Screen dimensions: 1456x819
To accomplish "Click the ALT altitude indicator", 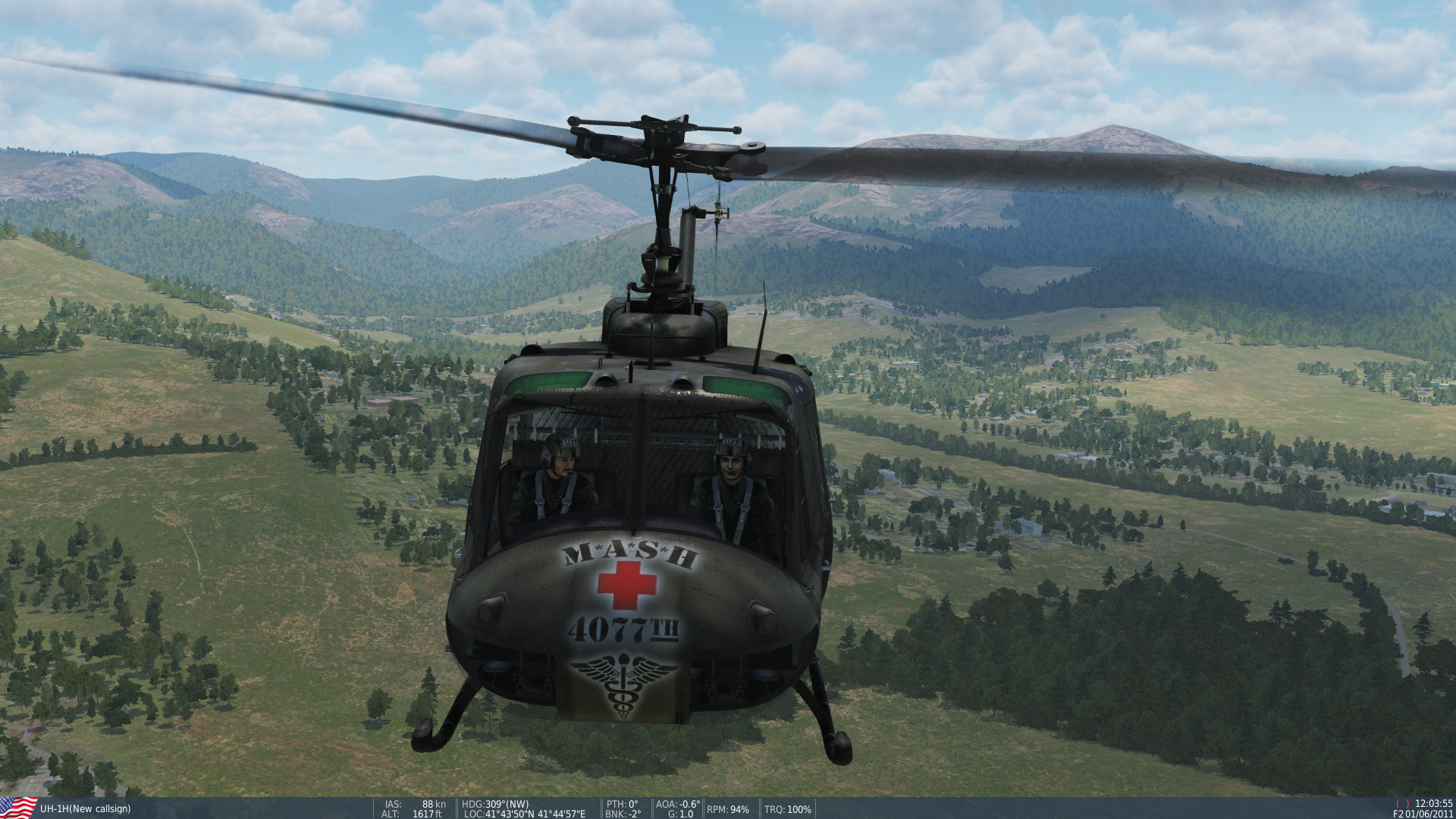I will (x=413, y=814).
